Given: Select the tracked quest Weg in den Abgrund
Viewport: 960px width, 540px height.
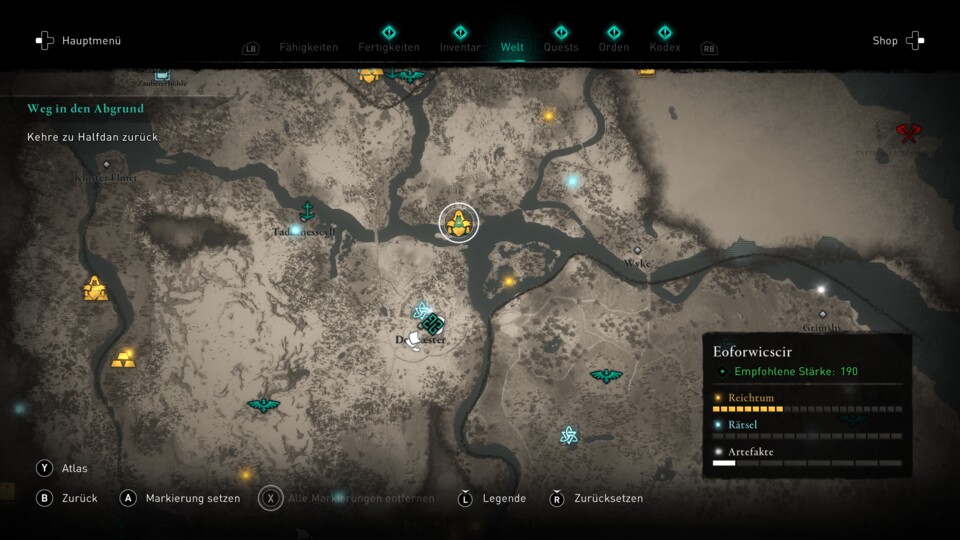Looking at the screenshot, I should 86,108.
